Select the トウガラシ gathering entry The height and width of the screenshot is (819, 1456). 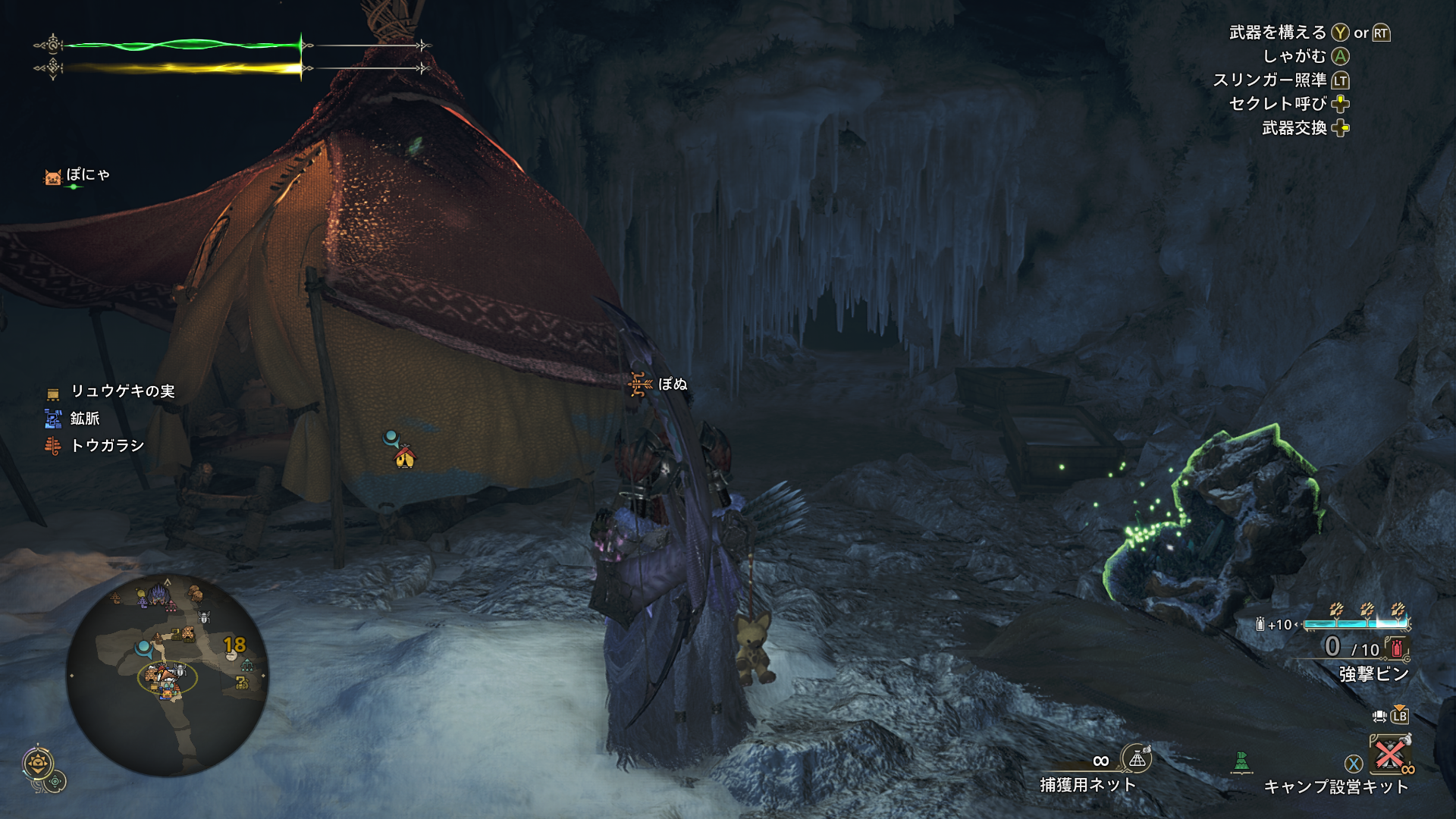click(x=107, y=446)
